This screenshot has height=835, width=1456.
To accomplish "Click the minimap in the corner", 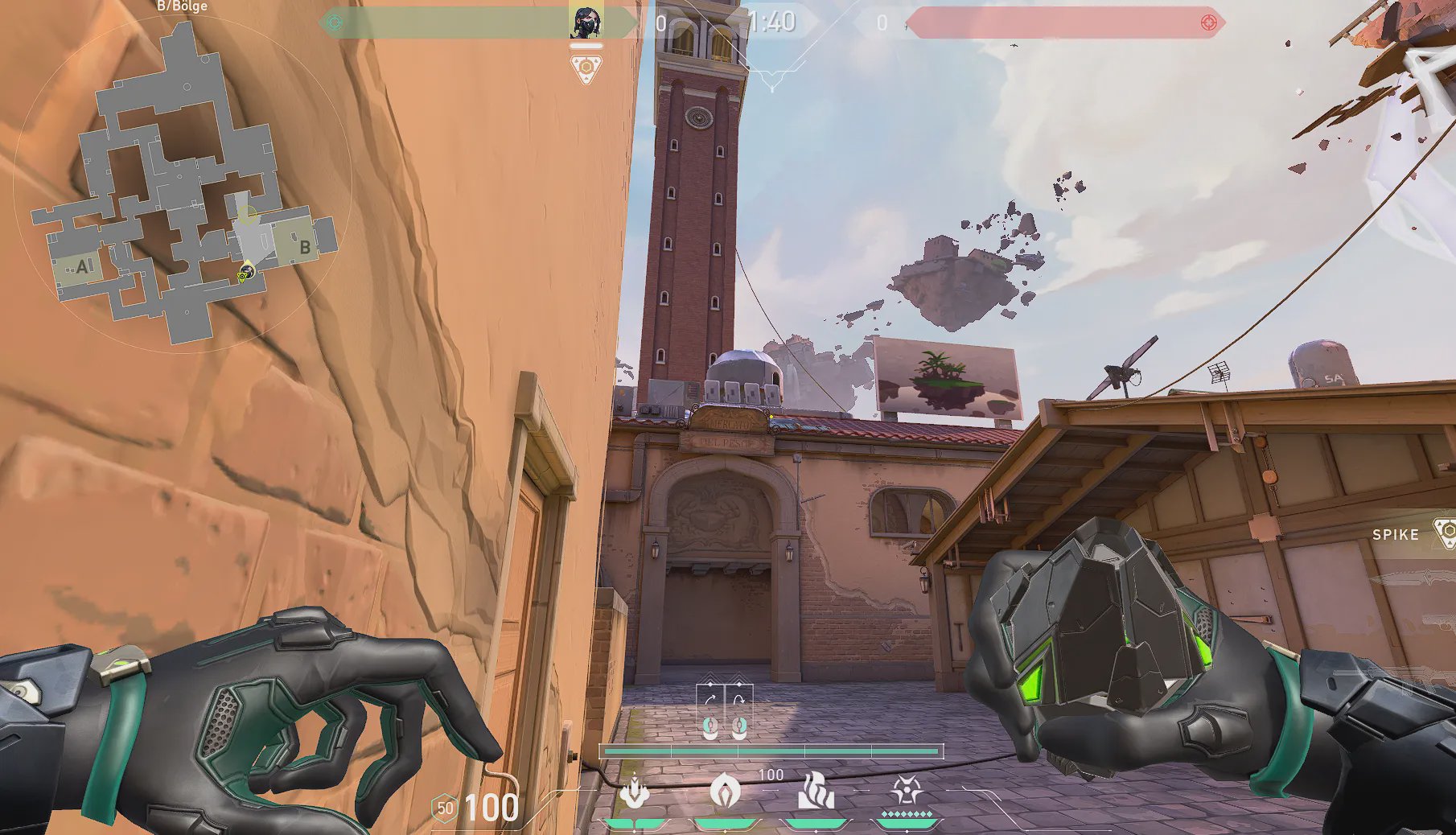I will pyautogui.click(x=183, y=183).
